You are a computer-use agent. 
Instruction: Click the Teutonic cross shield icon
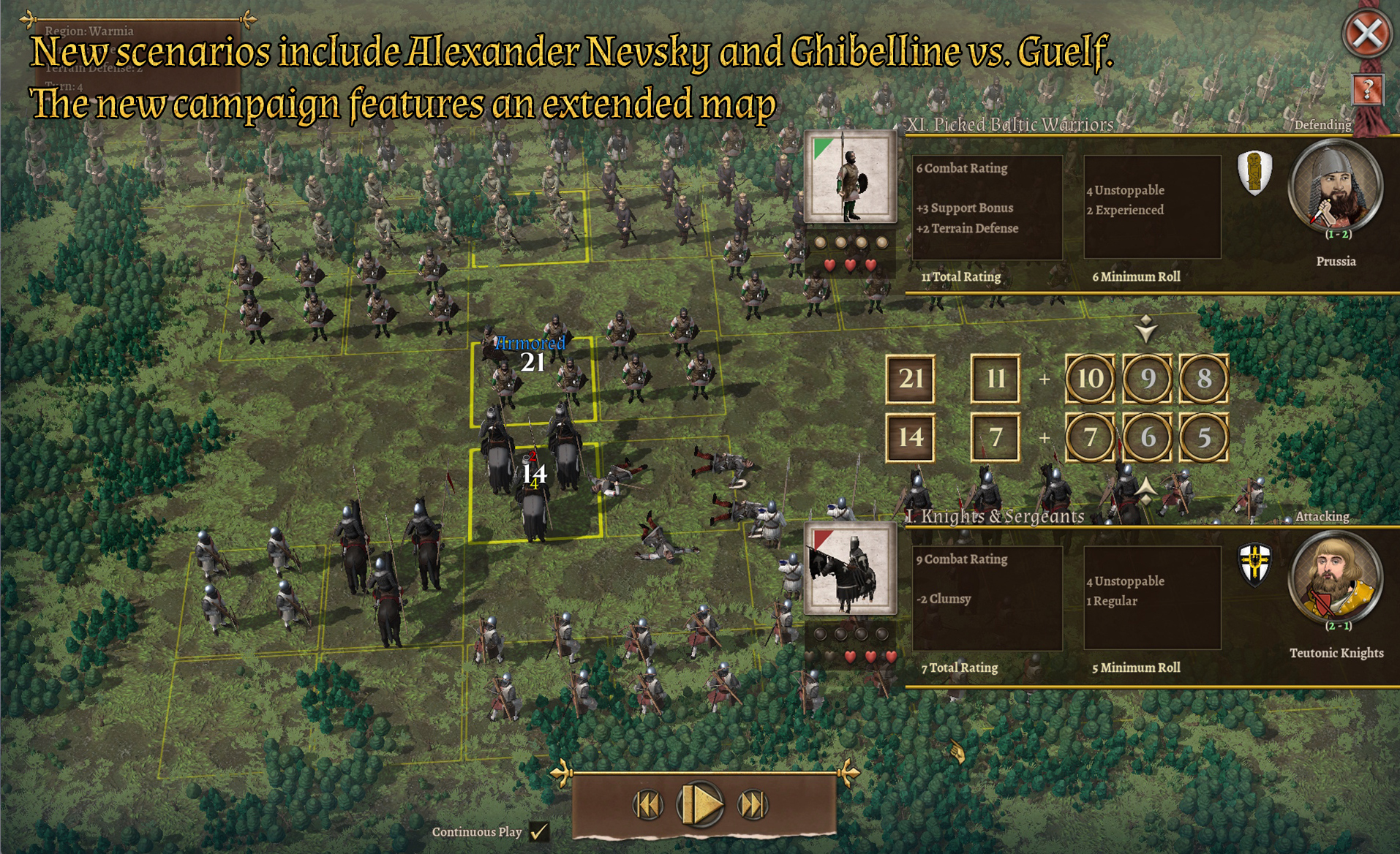[x=1255, y=563]
